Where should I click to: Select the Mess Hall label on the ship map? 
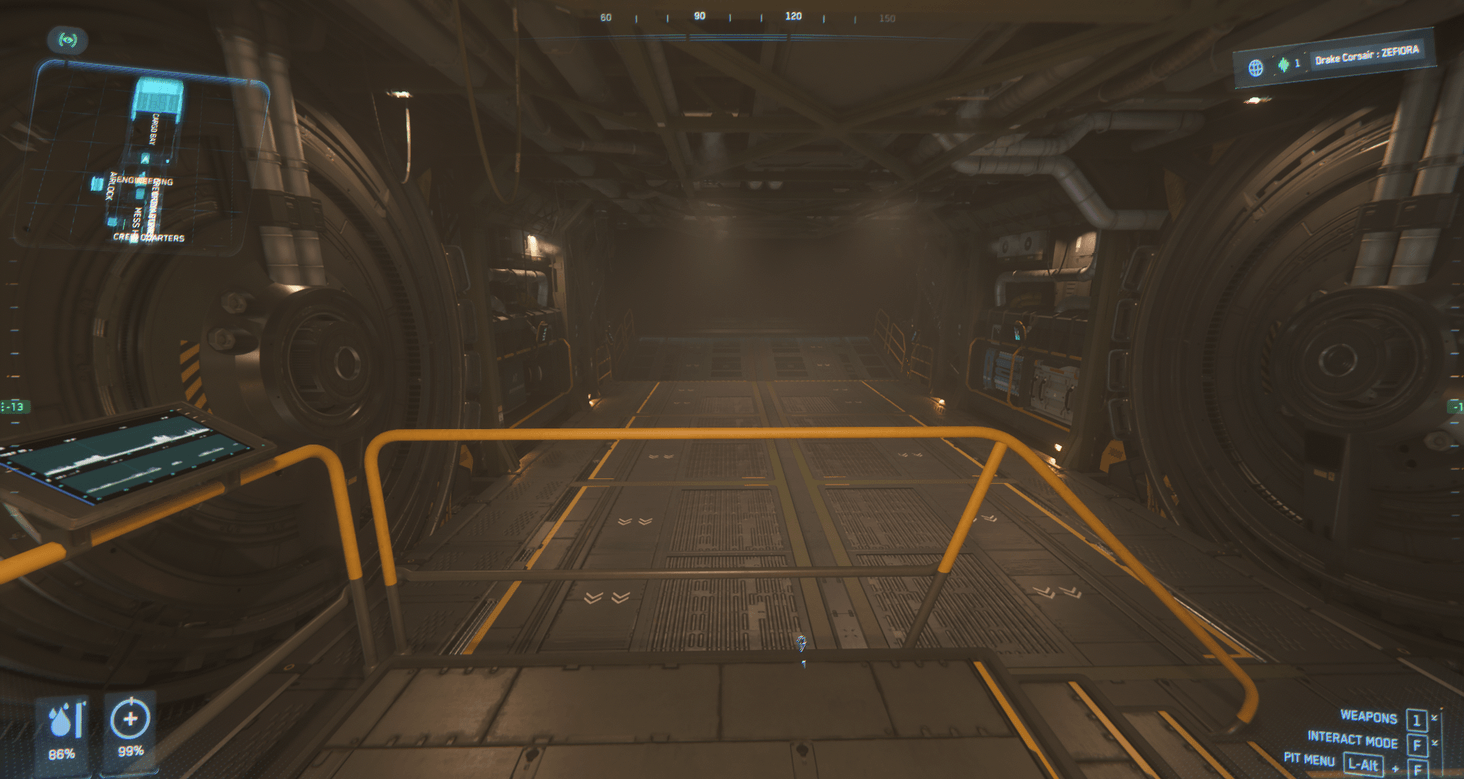138,217
